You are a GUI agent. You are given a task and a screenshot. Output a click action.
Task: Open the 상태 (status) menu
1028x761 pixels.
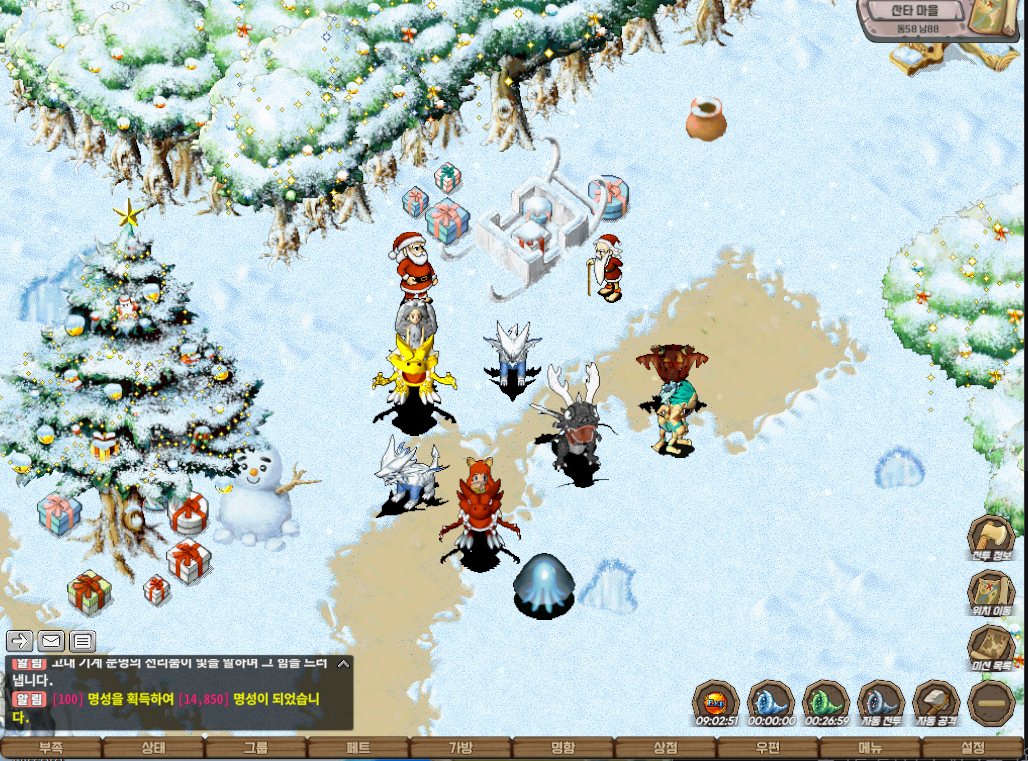click(x=153, y=748)
